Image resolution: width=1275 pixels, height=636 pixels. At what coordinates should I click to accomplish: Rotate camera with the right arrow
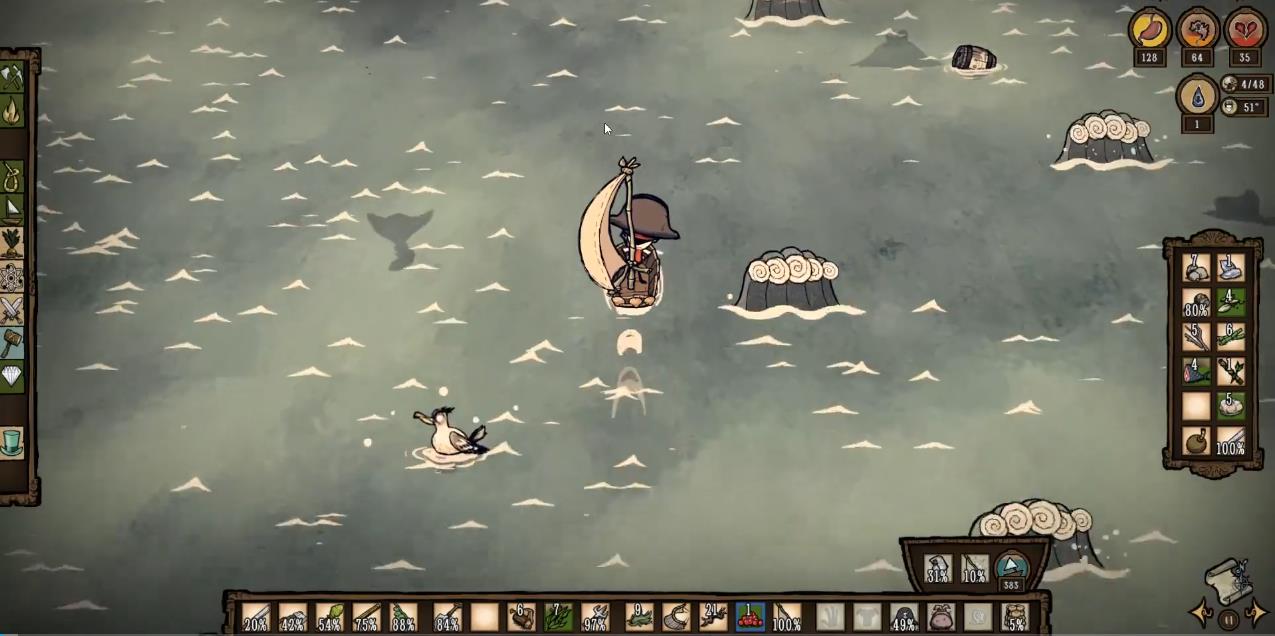click(x=1256, y=612)
